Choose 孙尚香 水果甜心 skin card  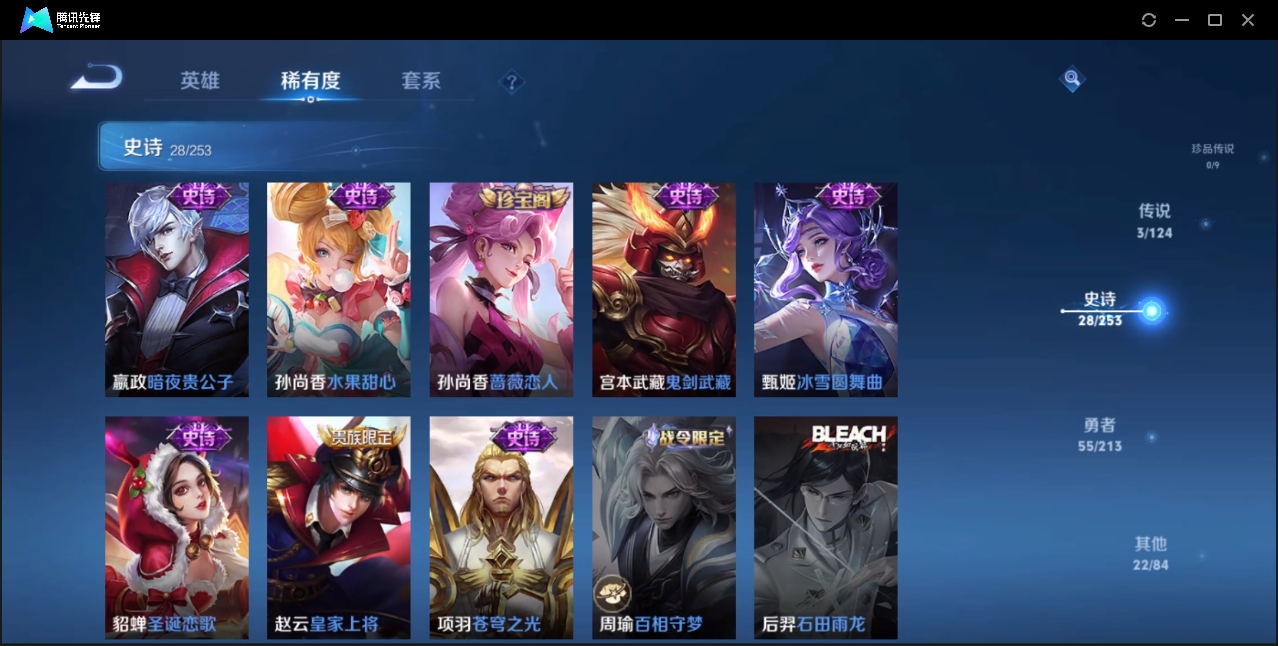click(x=339, y=290)
